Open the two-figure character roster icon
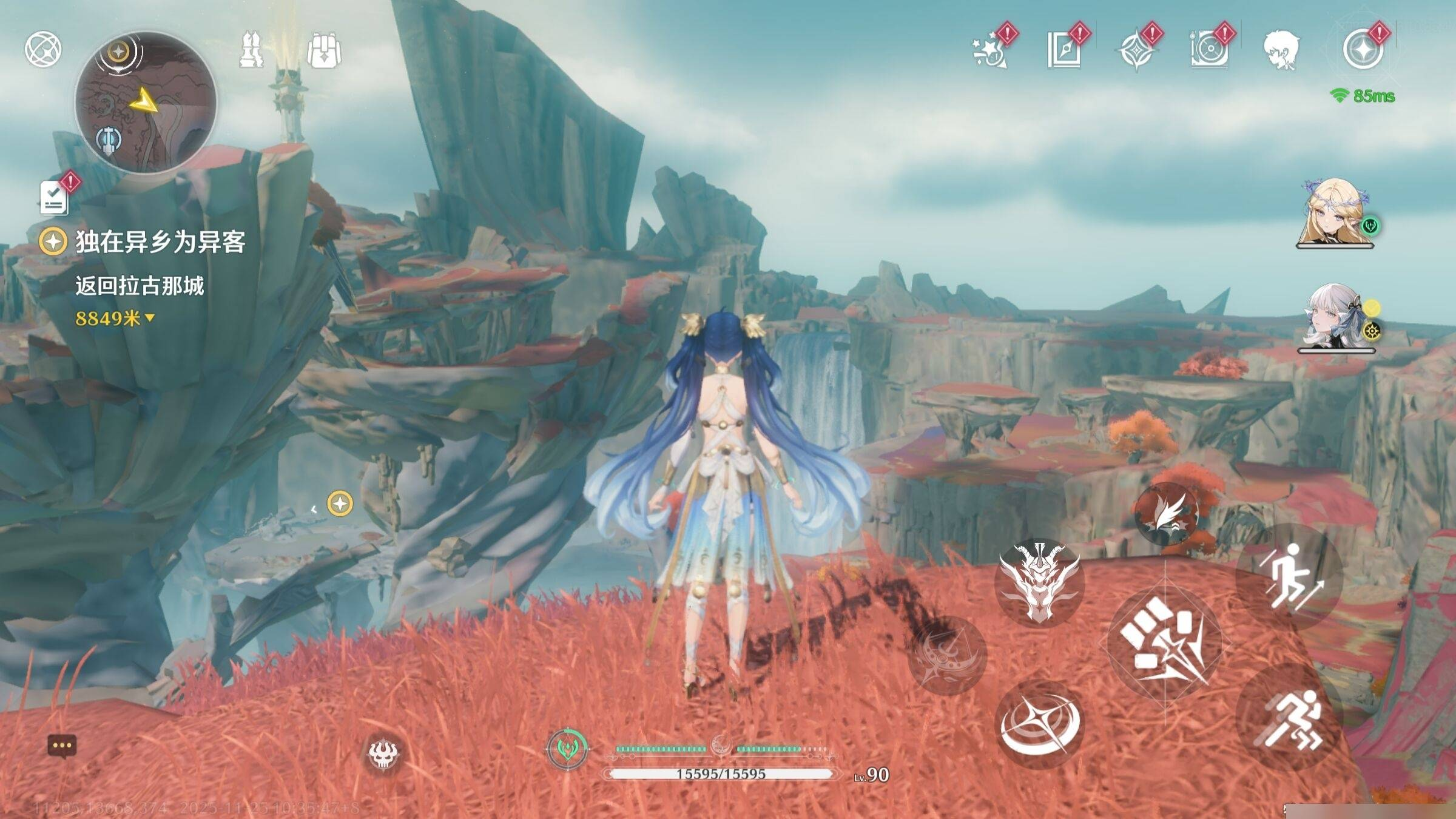Screen dimensions: 1456x819 (x=252, y=50)
